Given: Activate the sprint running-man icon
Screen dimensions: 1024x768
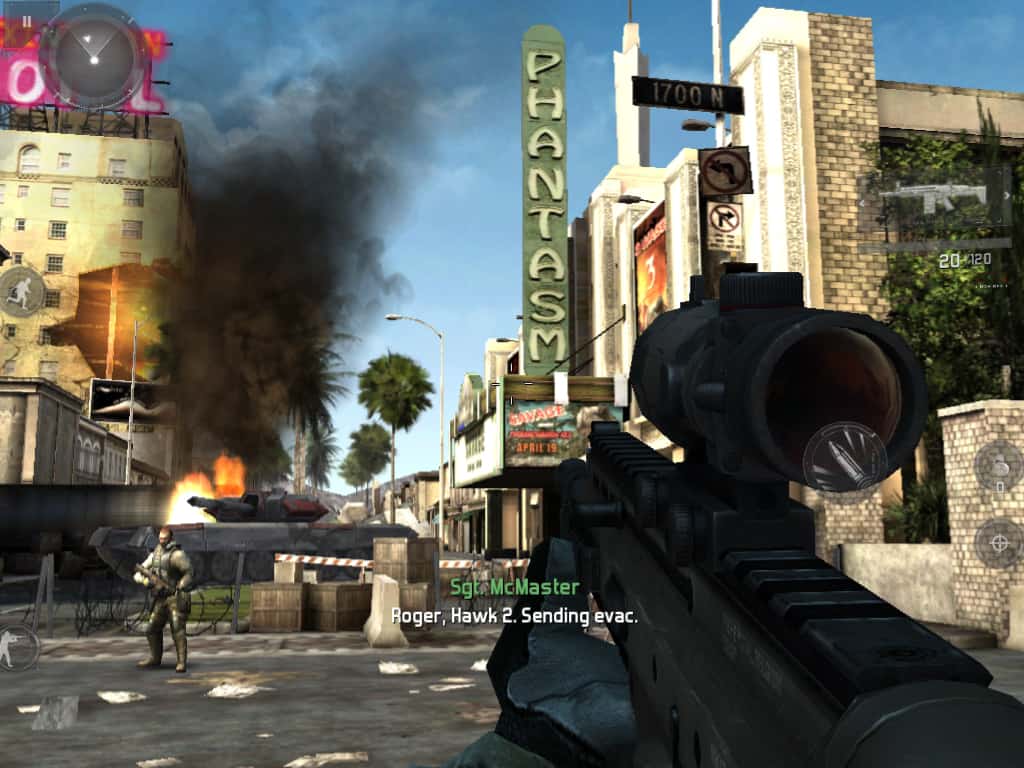Looking at the screenshot, I should tap(20, 291).
